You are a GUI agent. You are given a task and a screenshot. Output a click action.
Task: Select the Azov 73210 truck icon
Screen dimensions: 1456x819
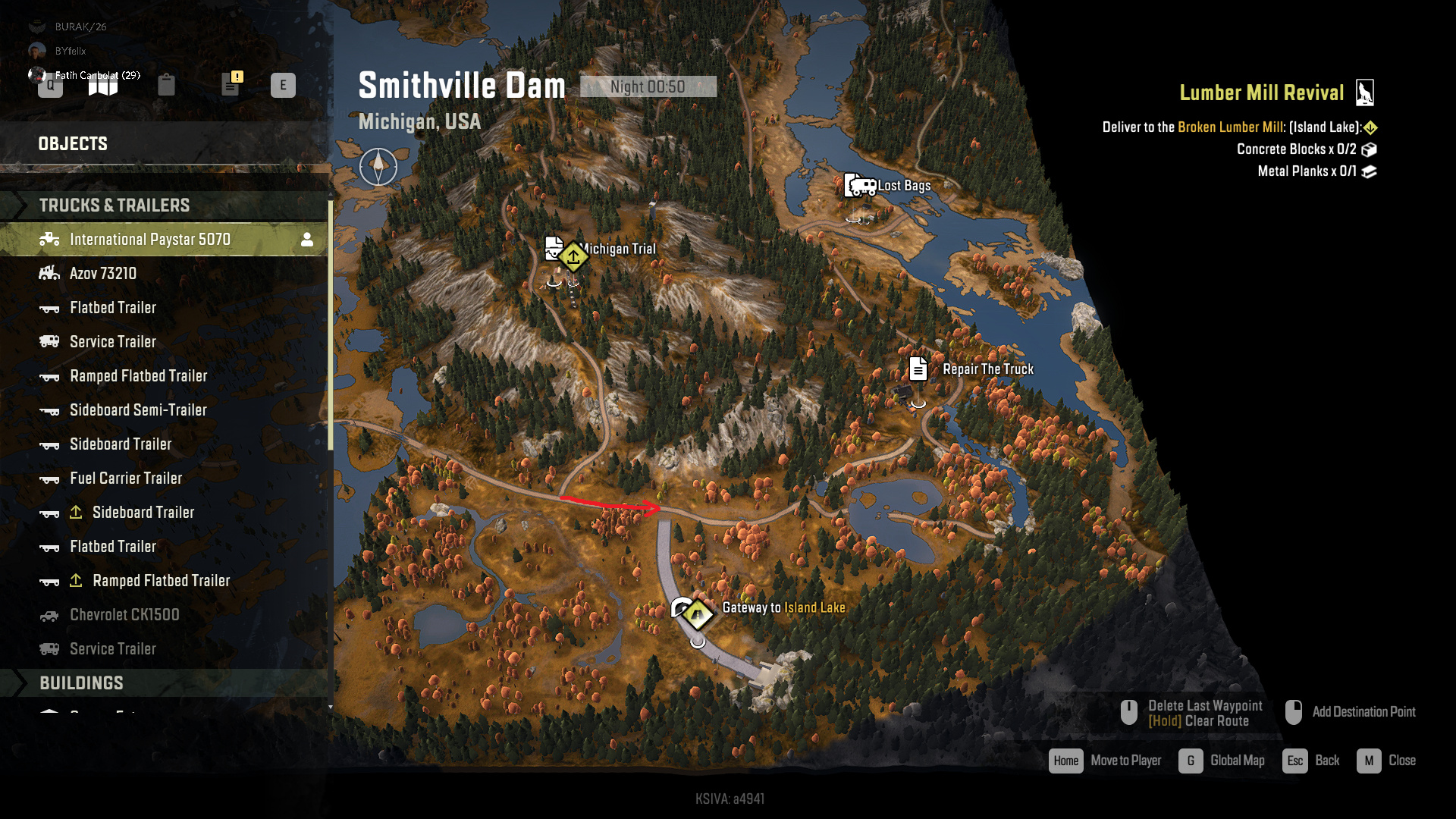coord(49,273)
